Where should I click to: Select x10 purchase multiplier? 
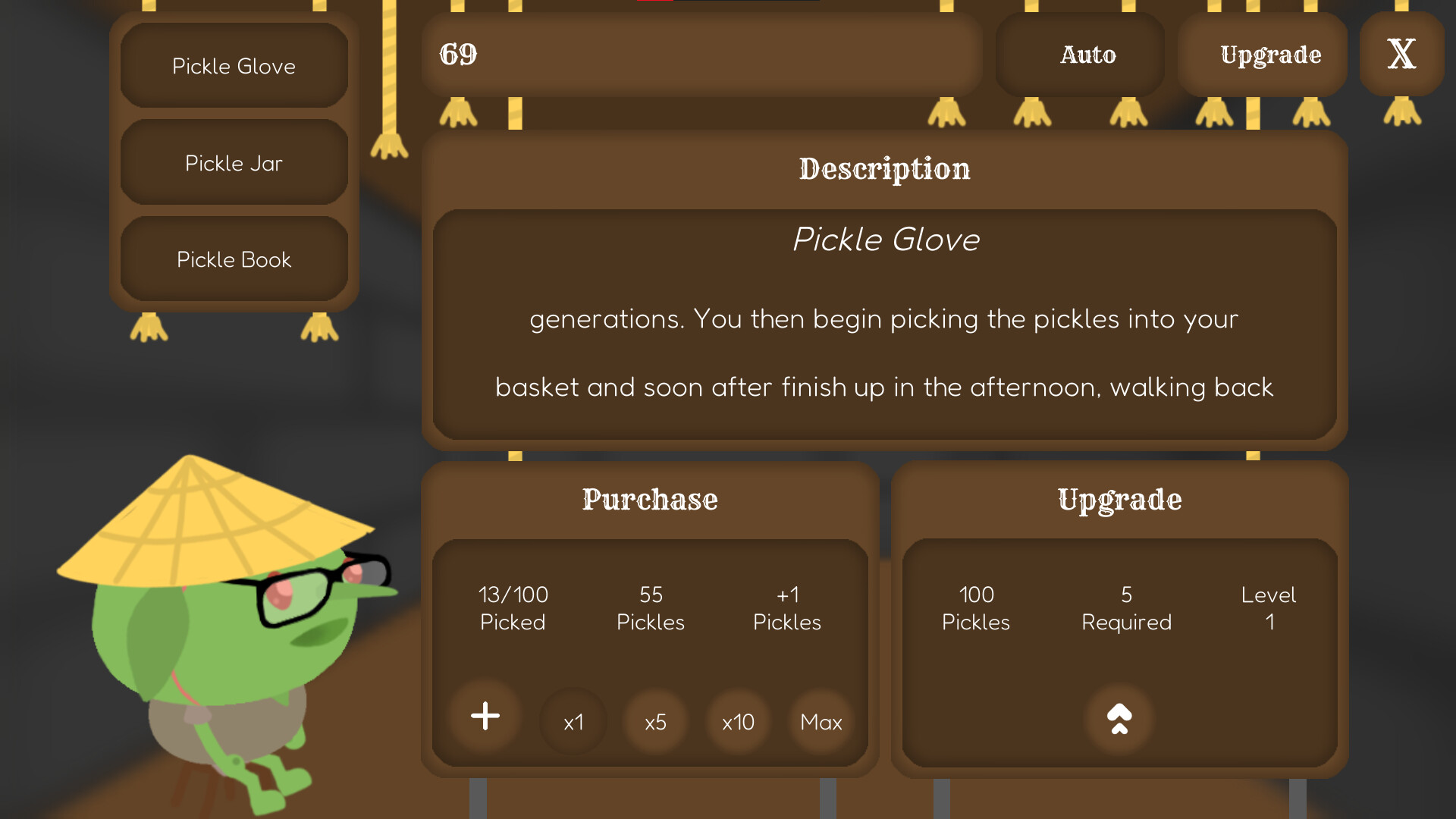(737, 722)
